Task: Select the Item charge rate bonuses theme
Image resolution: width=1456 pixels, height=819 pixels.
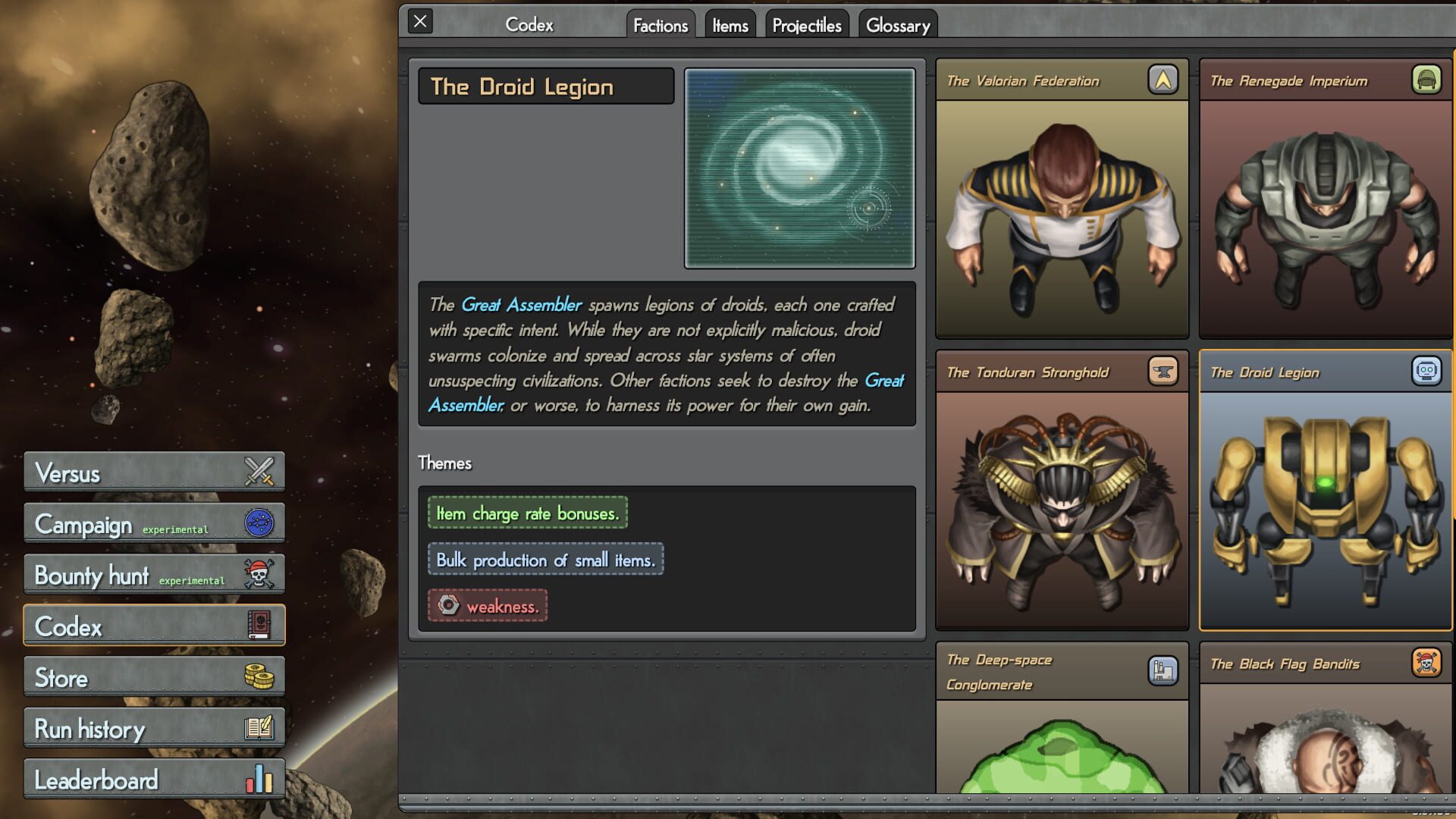Action: pyautogui.click(x=526, y=513)
